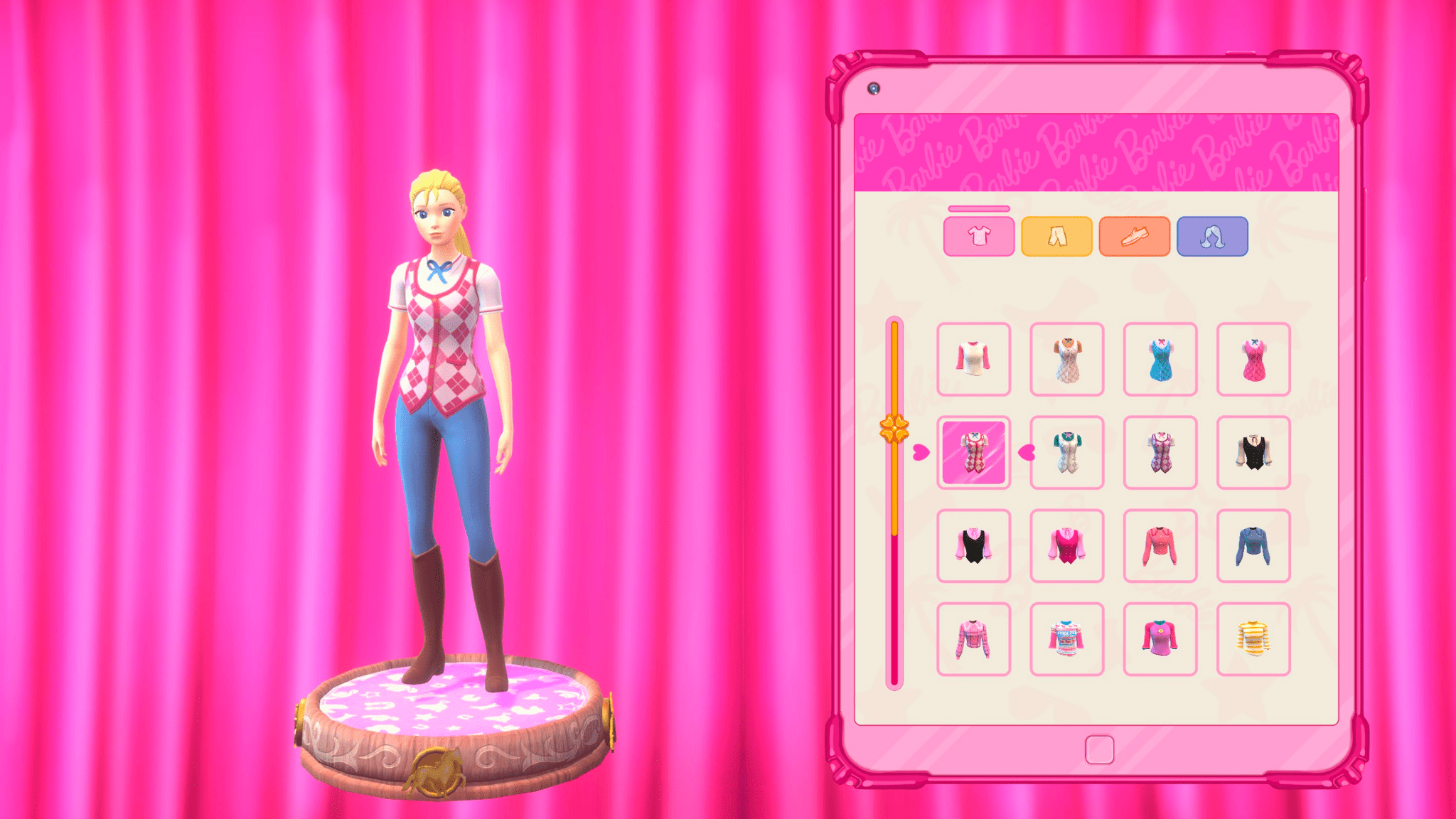Choose the black vest with pink sleeves top
Screen dimensions: 1456x819
coord(973,545)
